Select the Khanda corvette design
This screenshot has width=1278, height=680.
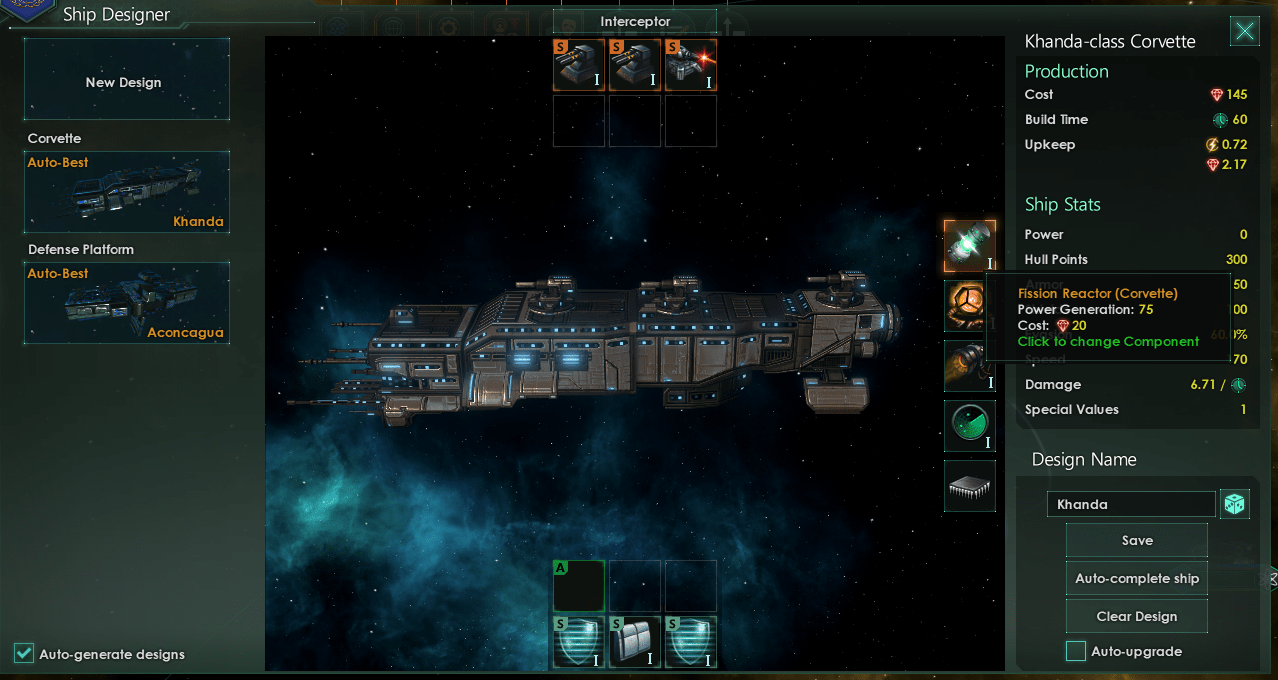pyautogui.click(x=127, y=191)
